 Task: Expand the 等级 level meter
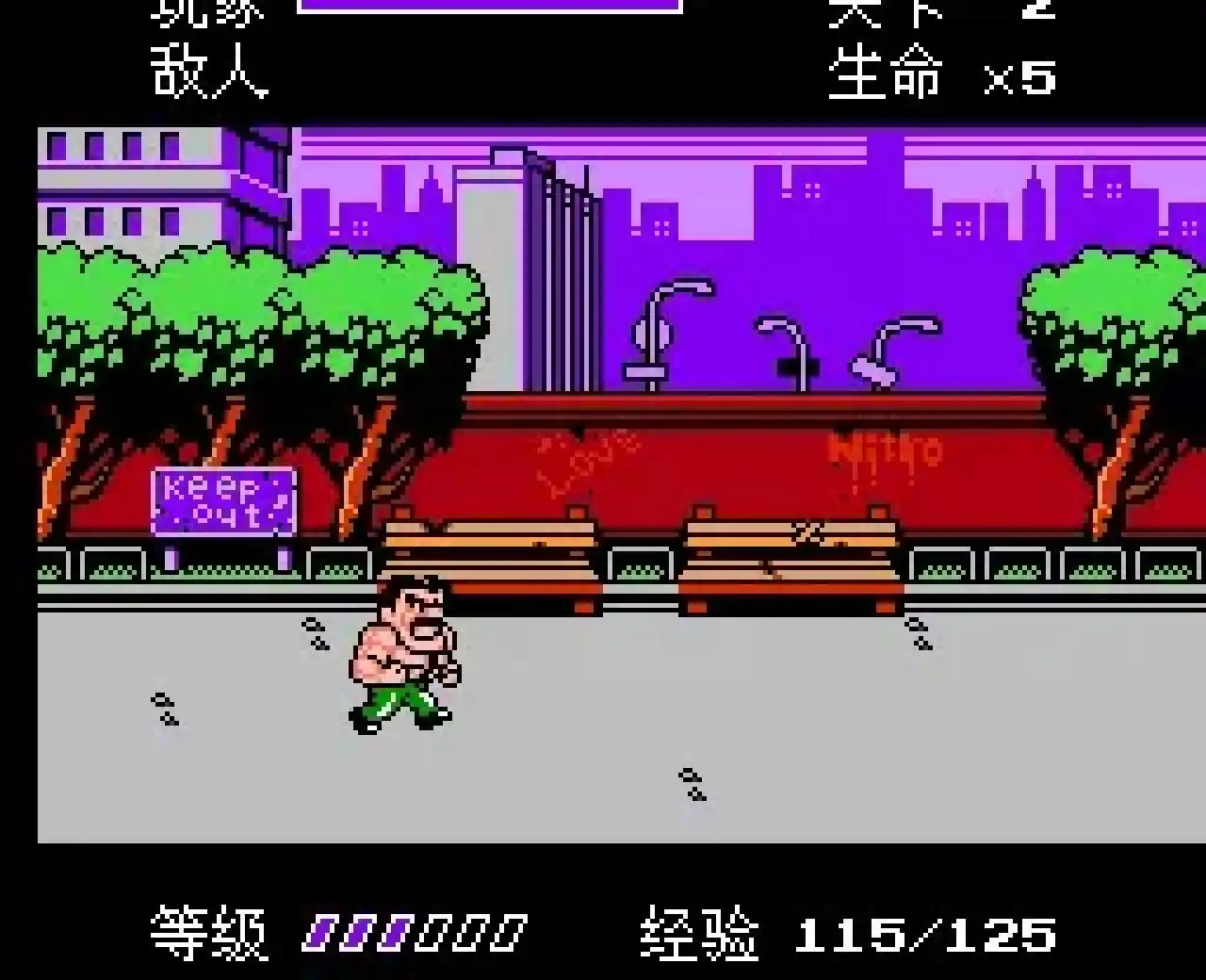click(x=207, y=933)
